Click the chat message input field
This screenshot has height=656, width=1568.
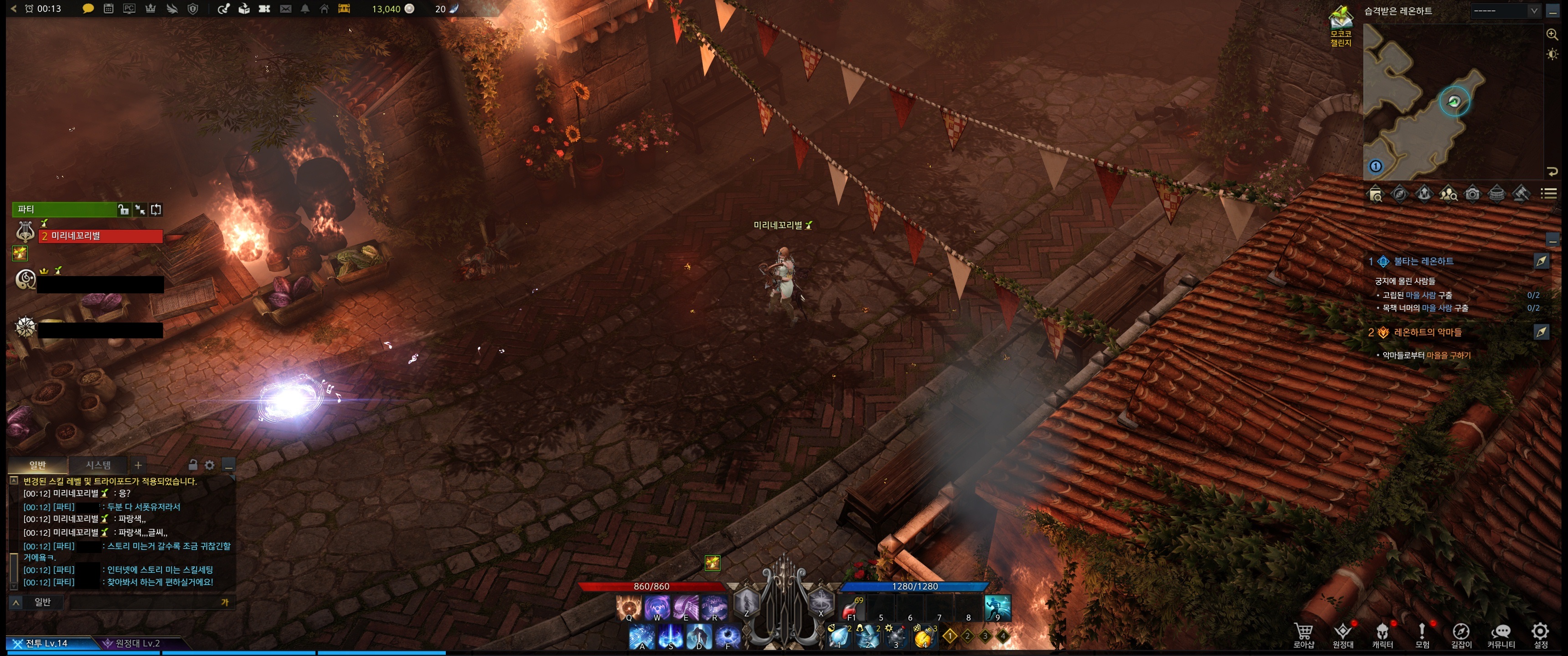pyautogui.click(x=145, y=602)
